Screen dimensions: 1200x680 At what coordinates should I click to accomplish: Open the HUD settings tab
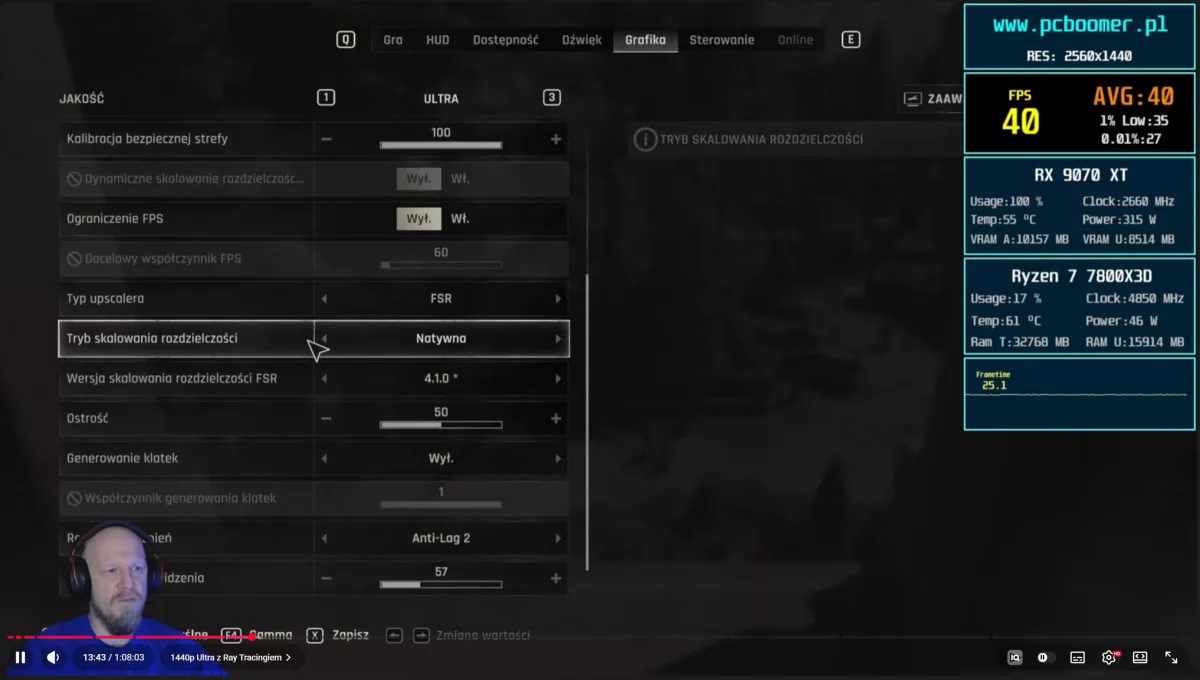coord(438,40)
